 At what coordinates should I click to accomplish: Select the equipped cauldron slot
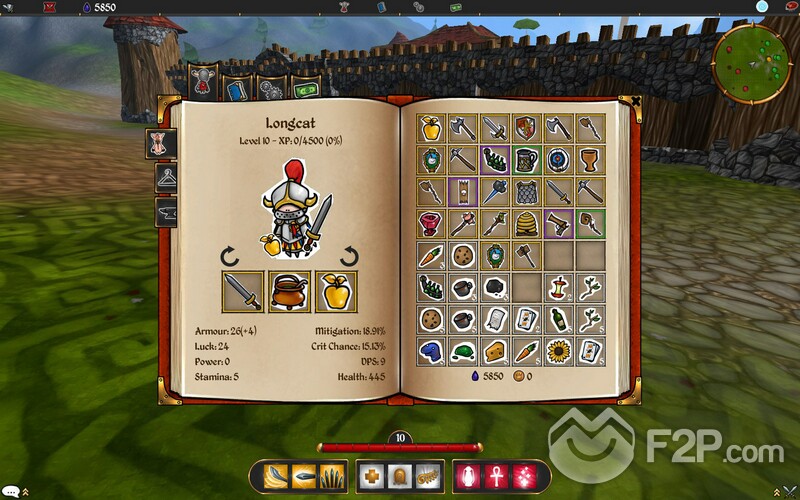[x=290, y=292]
